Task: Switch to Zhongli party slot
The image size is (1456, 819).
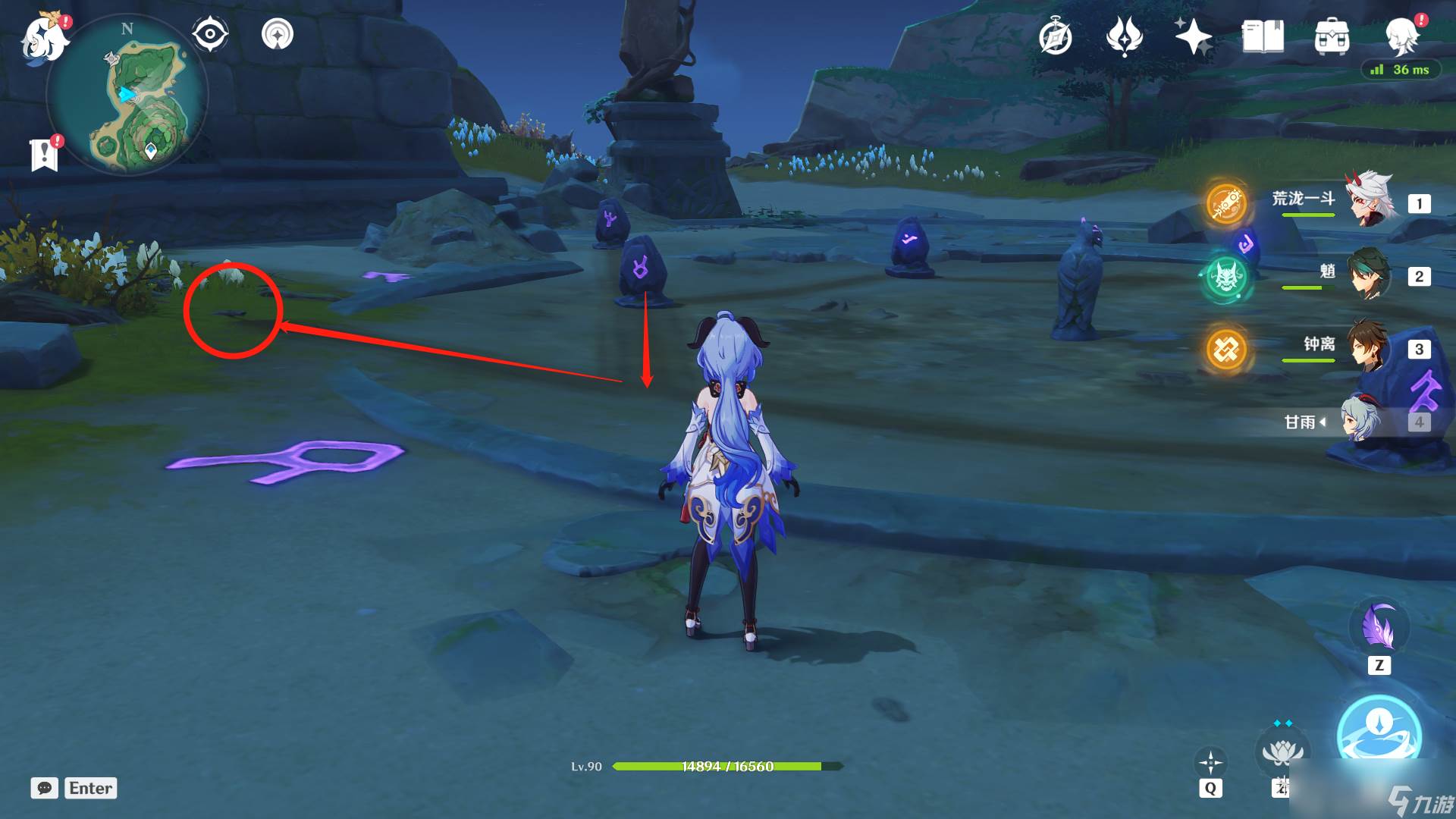Action: click(x=1371, y=347)
